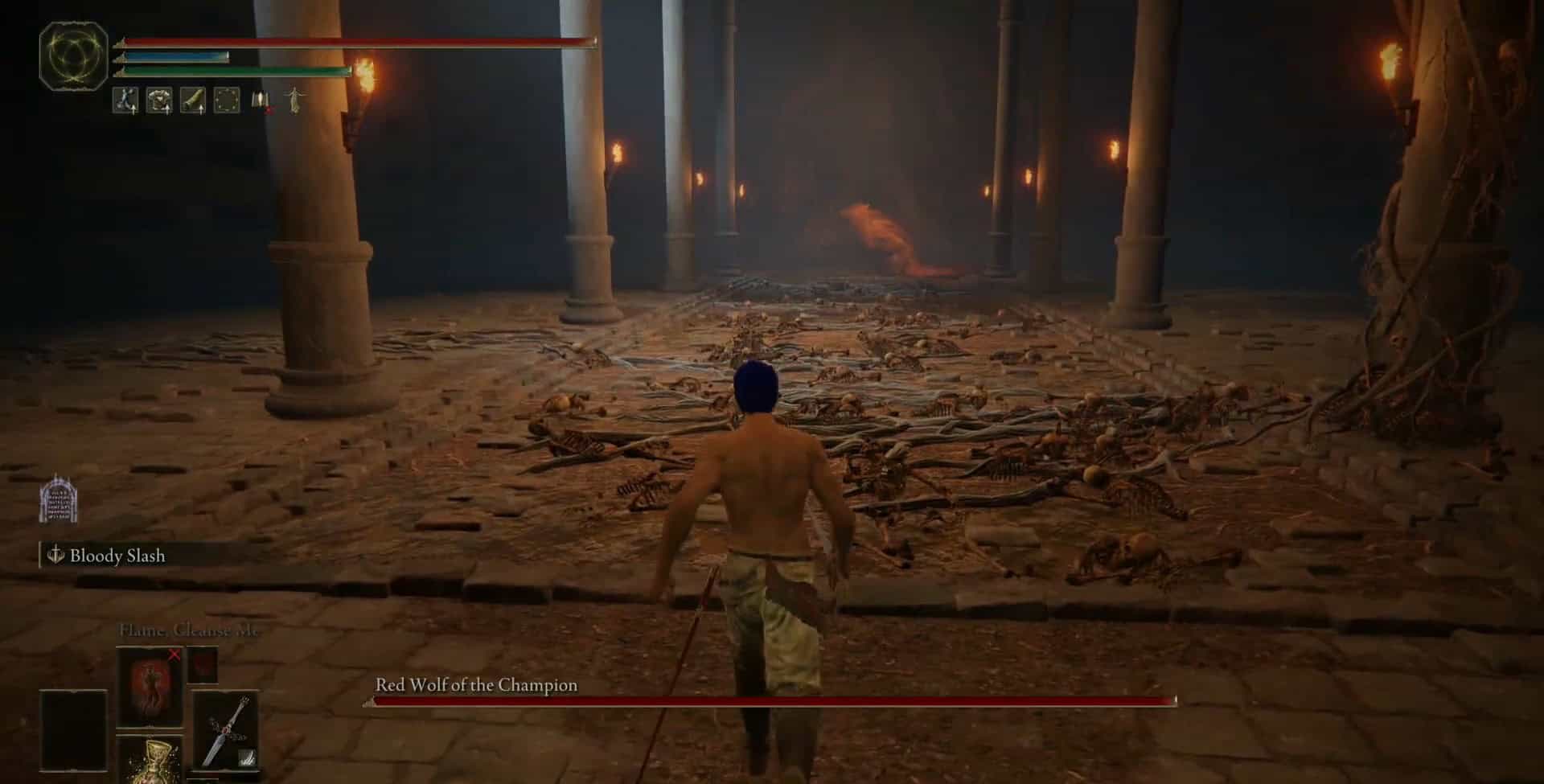The image size is (1544, 784).
Task: Click the green rune compass emblem
Action: [x=73, y=55]
